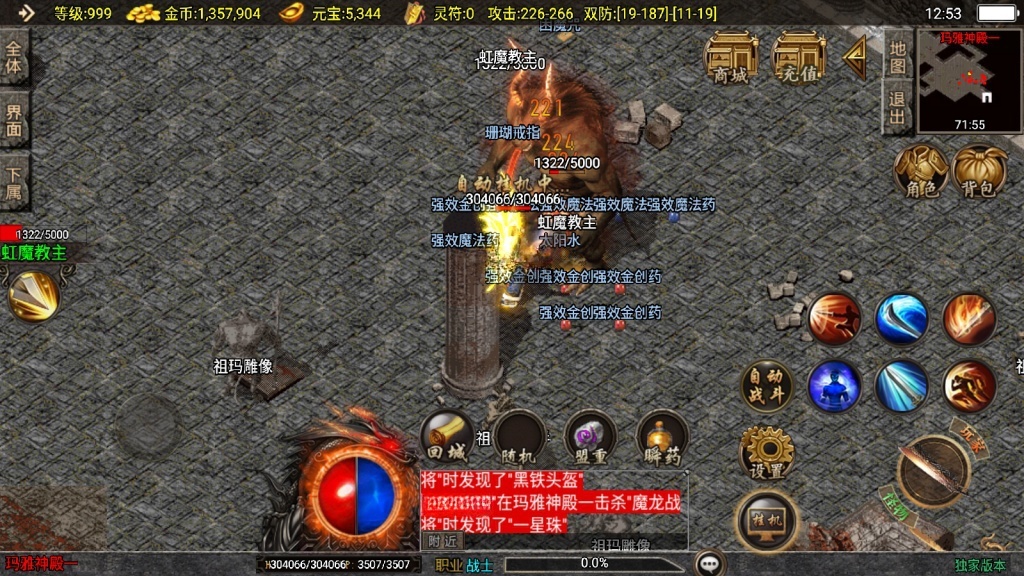Open the chat speech bubble button
Viewport: 1024px width, 576px height.
pyautogui.click(x=710, y=563)
